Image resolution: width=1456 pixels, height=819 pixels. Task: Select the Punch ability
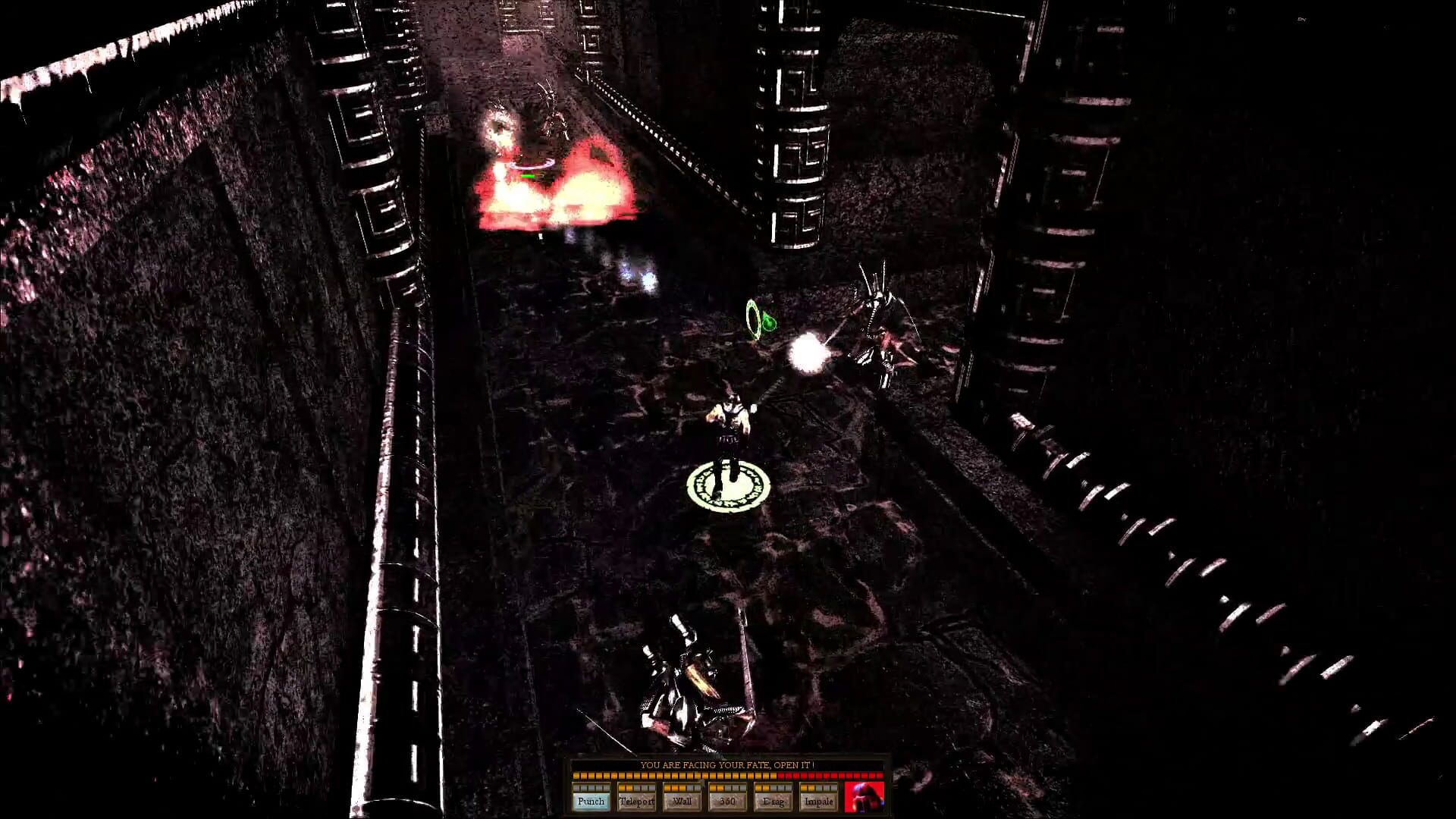pyautogui.click(x=591, y=802)
